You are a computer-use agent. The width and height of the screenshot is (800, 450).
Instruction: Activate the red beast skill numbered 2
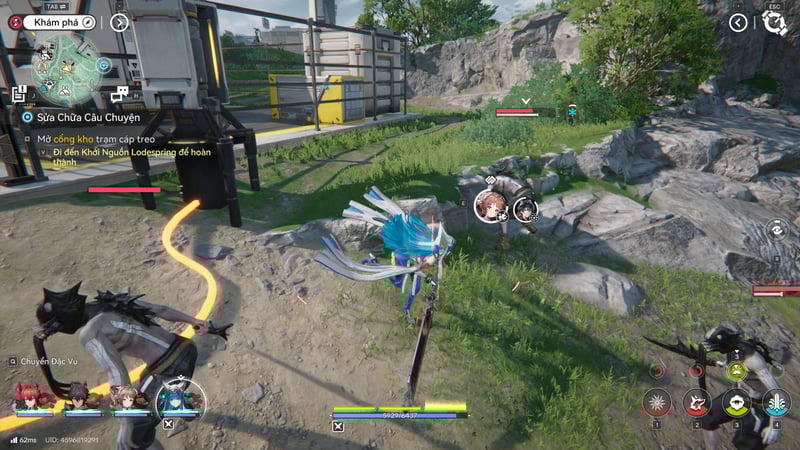click(x=696, y=402)
